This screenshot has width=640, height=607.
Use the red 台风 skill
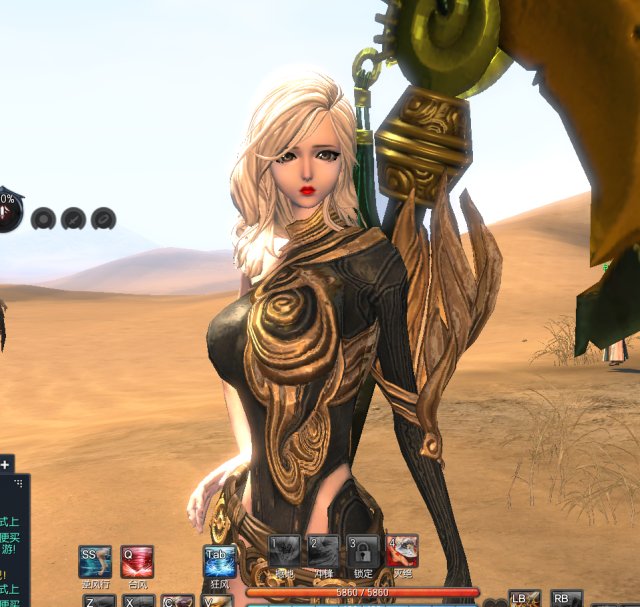(x=137, y=561)
